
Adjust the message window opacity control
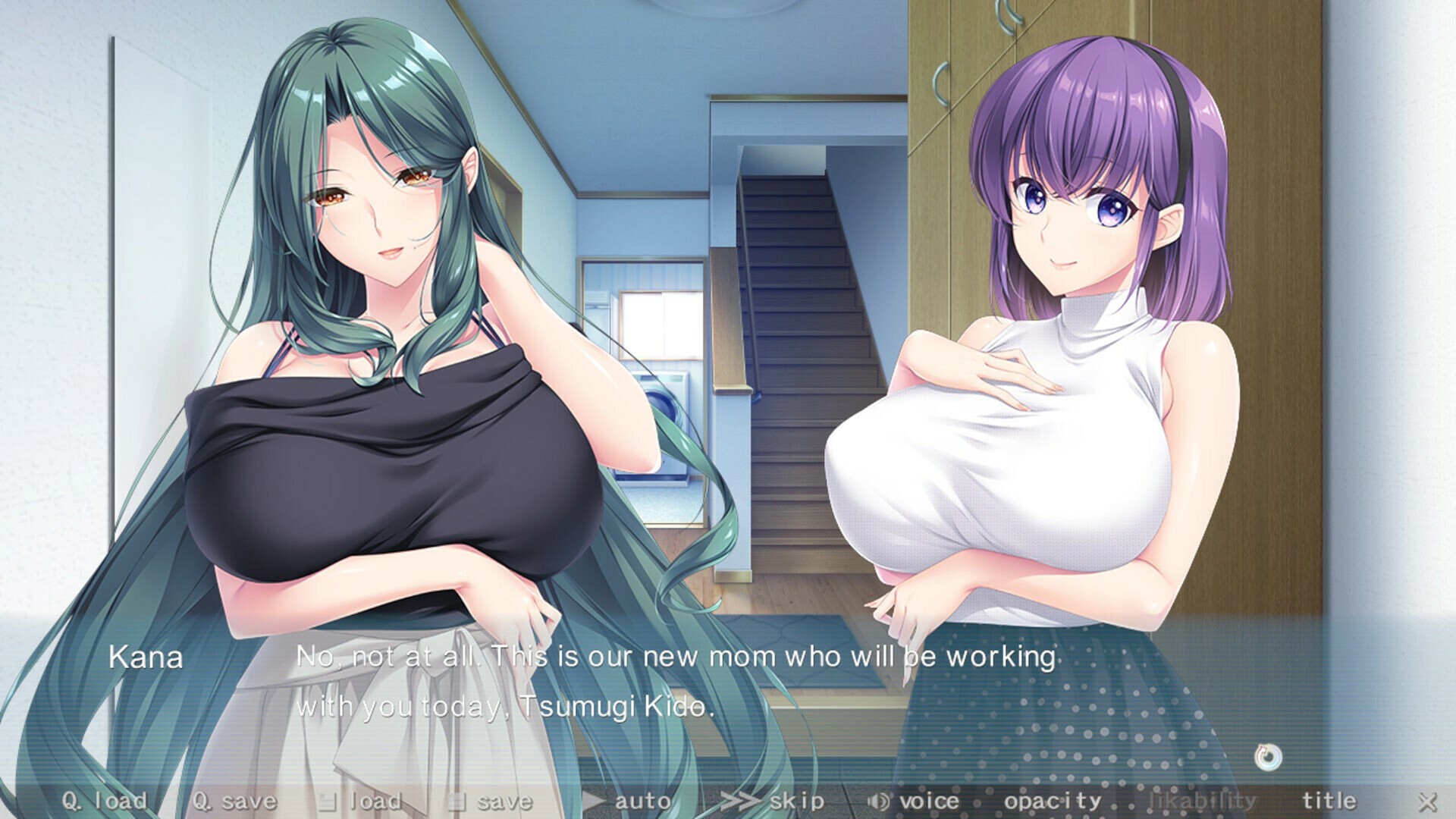coord(1052,799)
